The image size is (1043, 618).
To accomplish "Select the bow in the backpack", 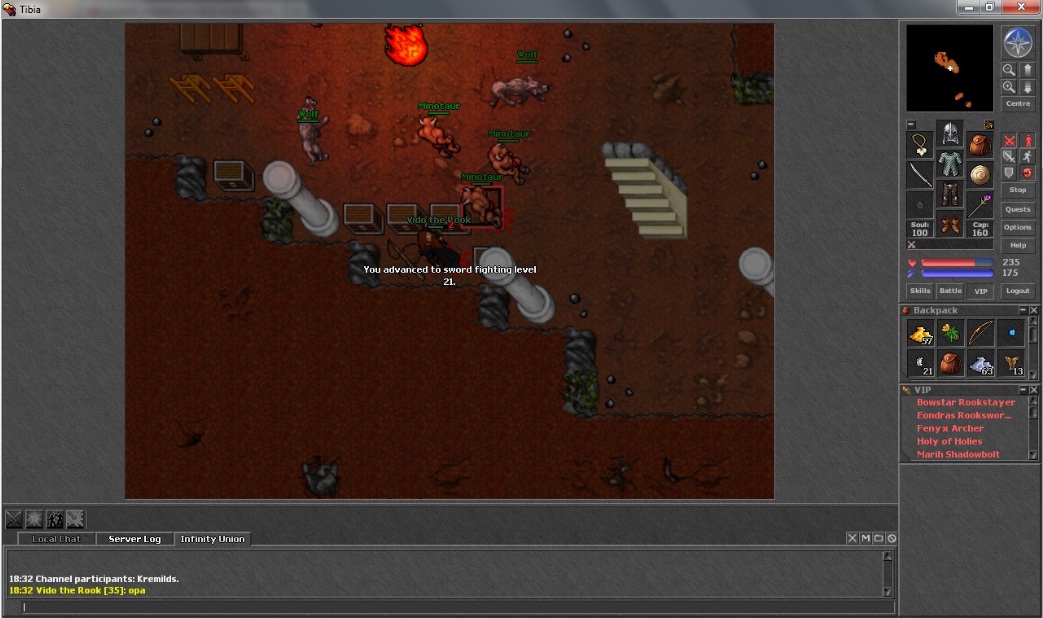I will pos(981,334).
